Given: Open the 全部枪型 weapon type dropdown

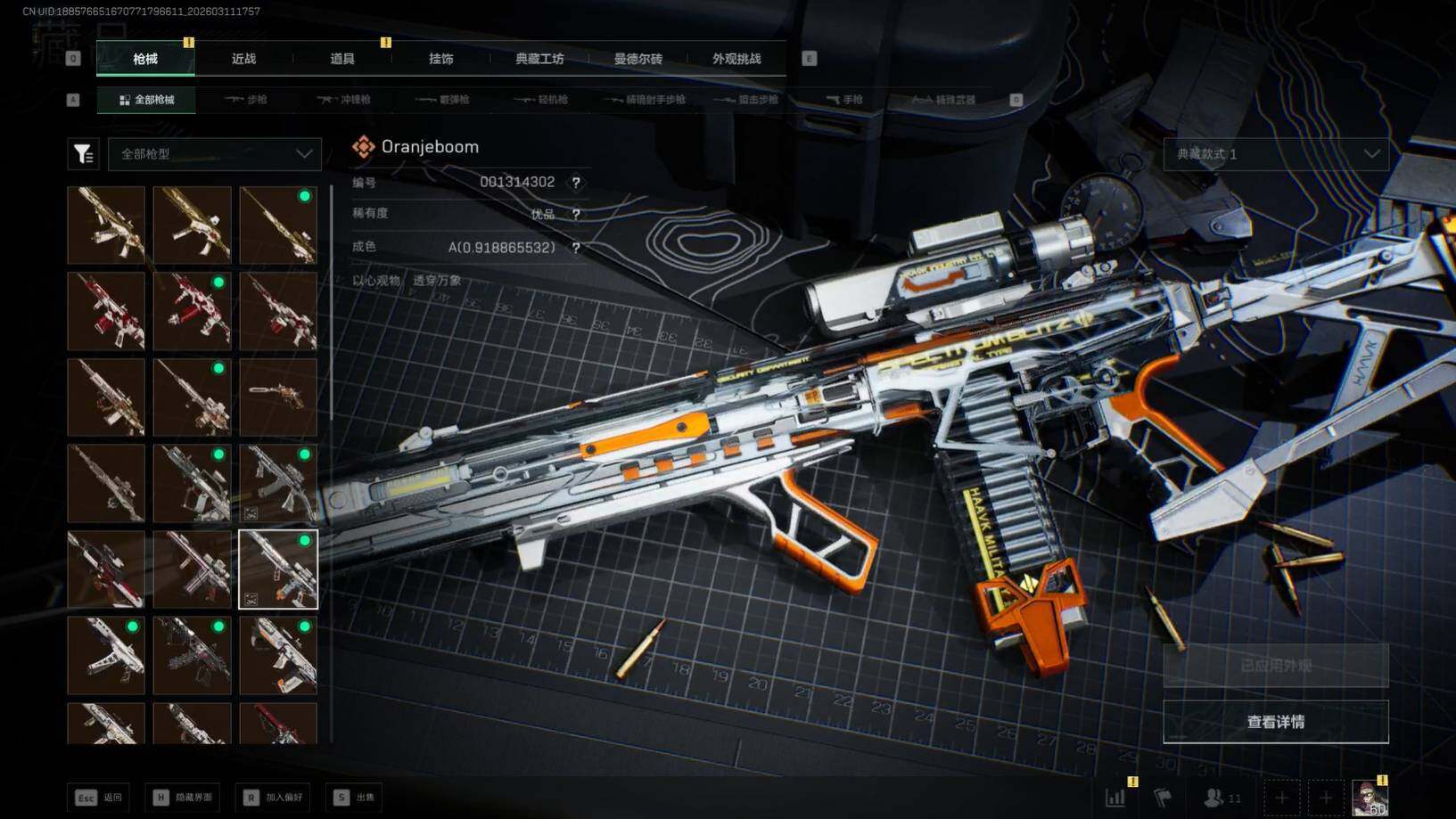Looking at the screenshot, I should (215, 154).
